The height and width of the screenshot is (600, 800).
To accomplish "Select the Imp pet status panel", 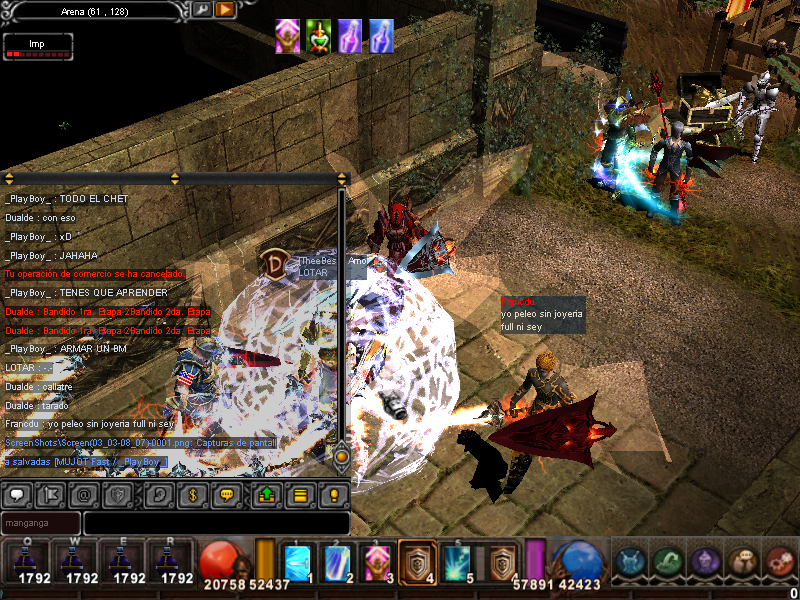I will click(x=38, y=48).
